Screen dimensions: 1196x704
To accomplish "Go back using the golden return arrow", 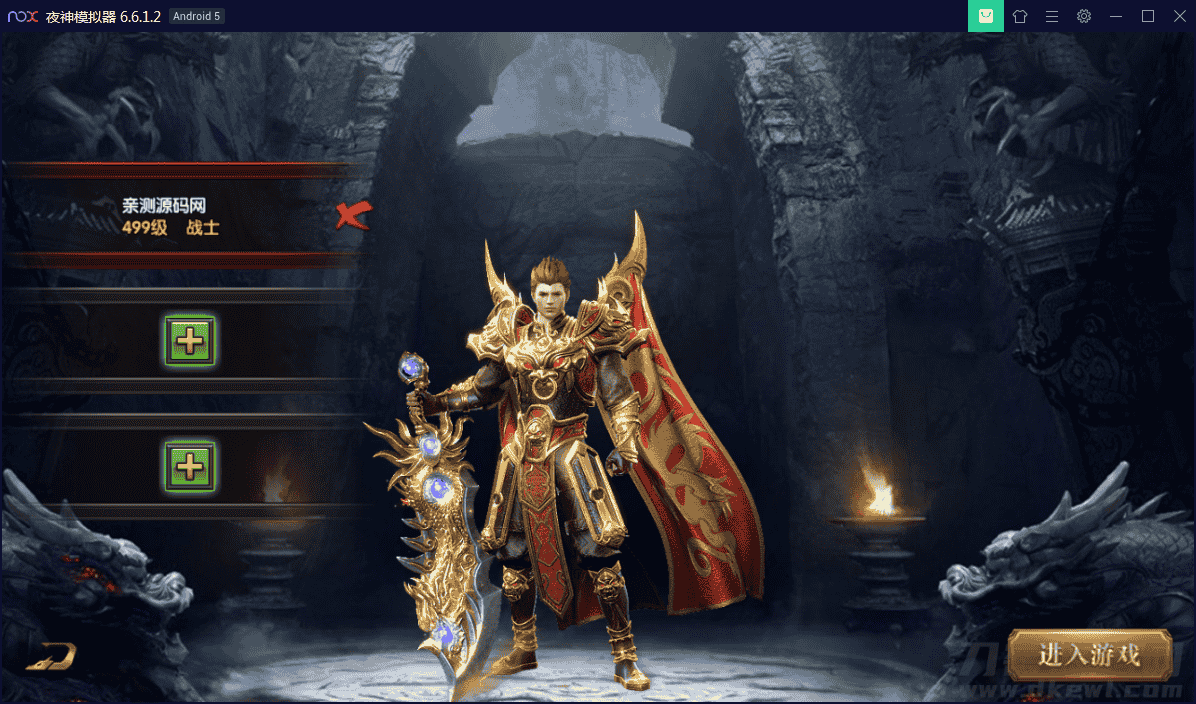I will point(52,656).
